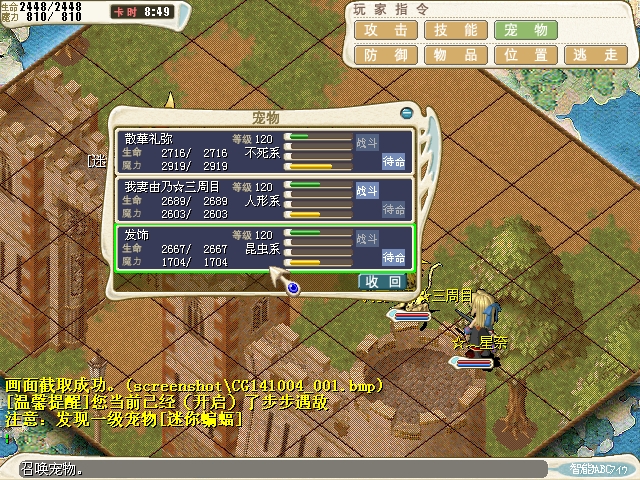Set 我妻由乃☆三周目 to 战斗 (battle)
Viewport: 640px width, 480px height.
pos(368,190)
